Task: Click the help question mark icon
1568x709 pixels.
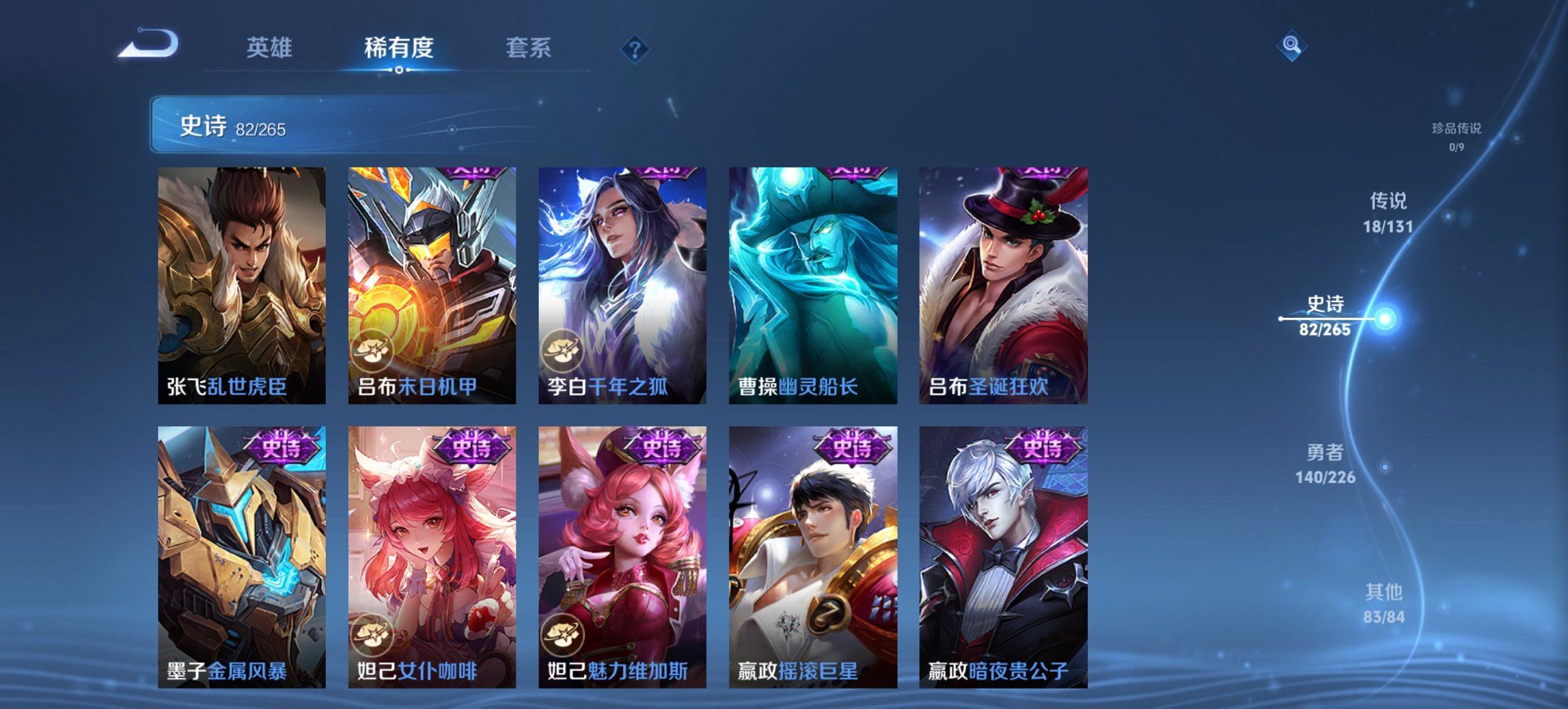Action: 634,48
